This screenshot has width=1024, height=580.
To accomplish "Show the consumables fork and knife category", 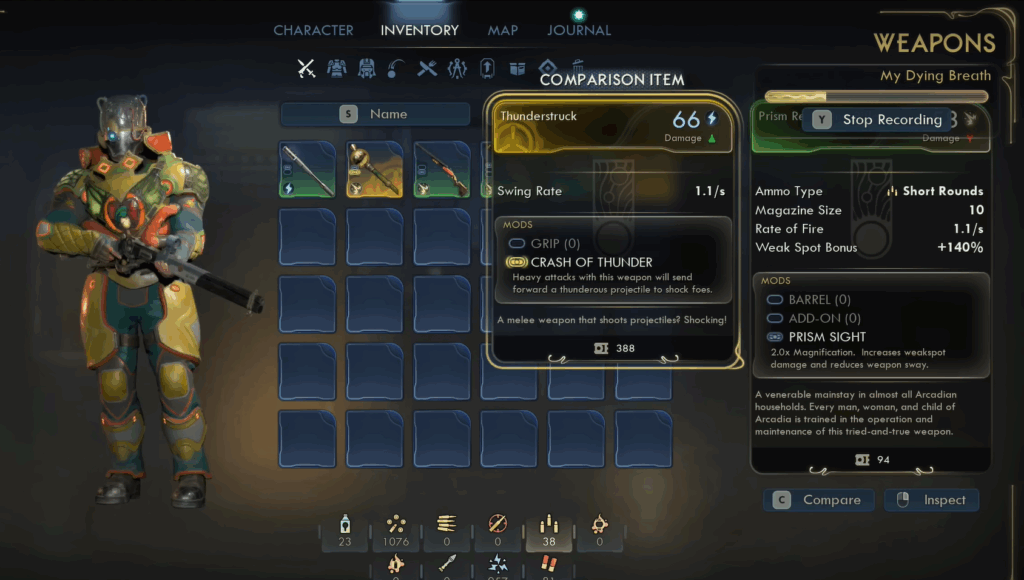I will [428, 68].
